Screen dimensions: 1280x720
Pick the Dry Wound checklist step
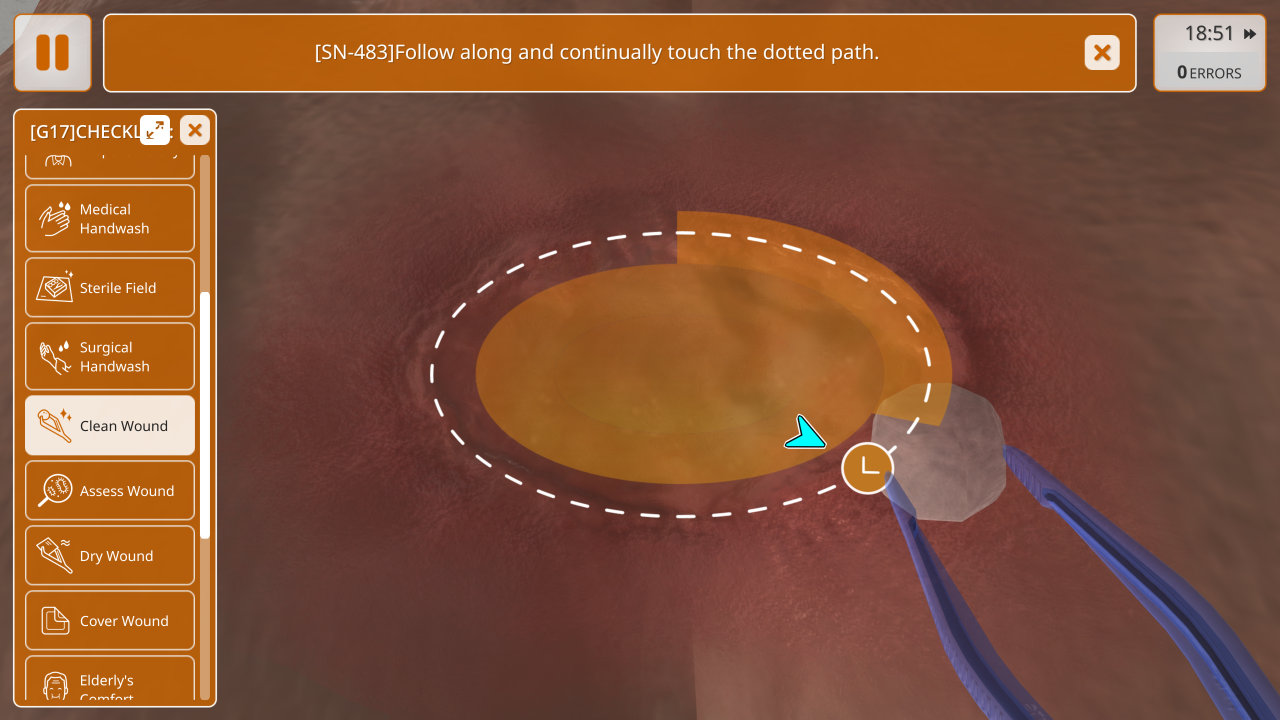click(x=110, y=555)
